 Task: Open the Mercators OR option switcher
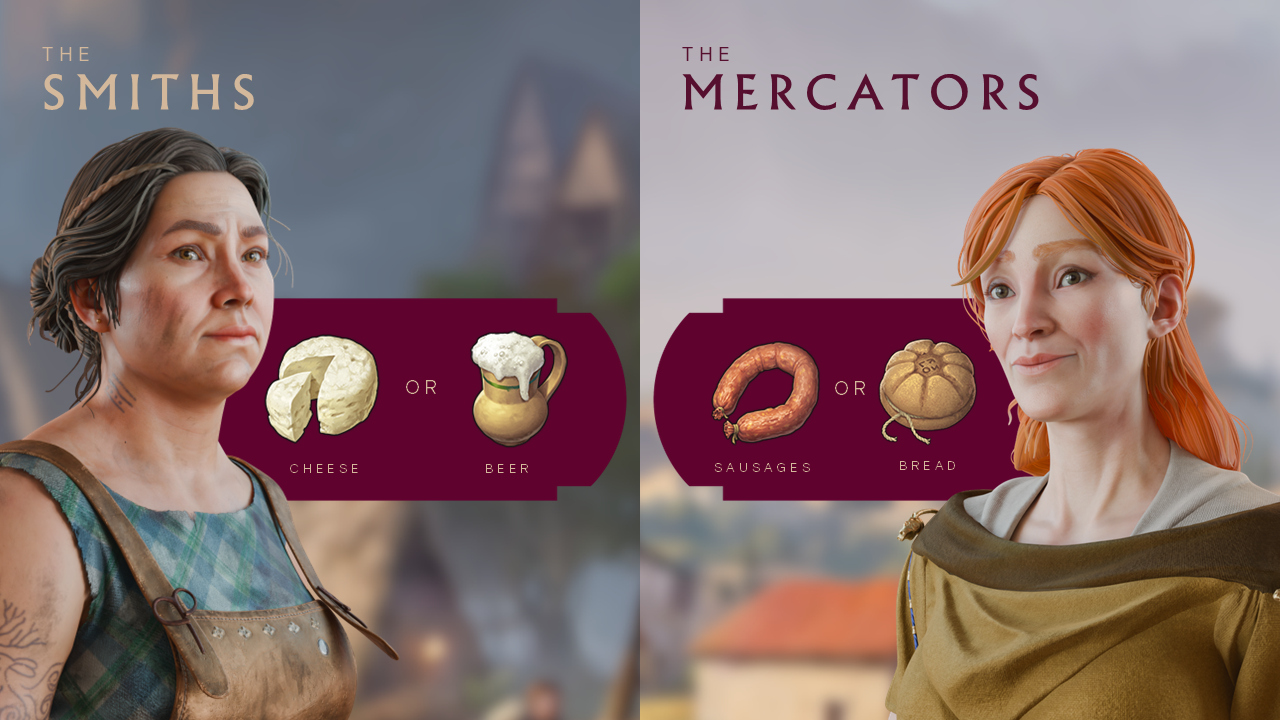pos(850,388)
